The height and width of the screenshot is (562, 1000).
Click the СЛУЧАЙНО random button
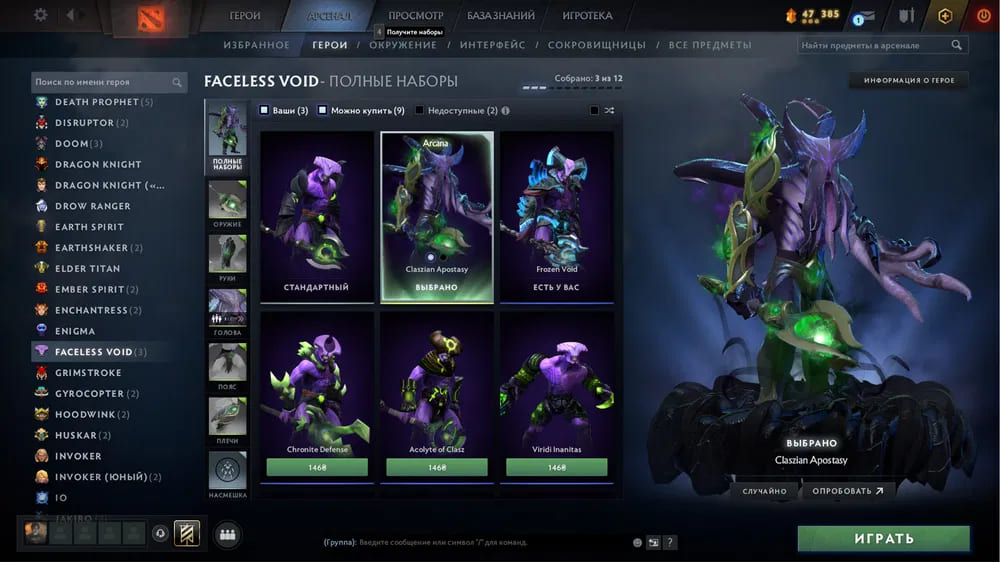[765, 491]
